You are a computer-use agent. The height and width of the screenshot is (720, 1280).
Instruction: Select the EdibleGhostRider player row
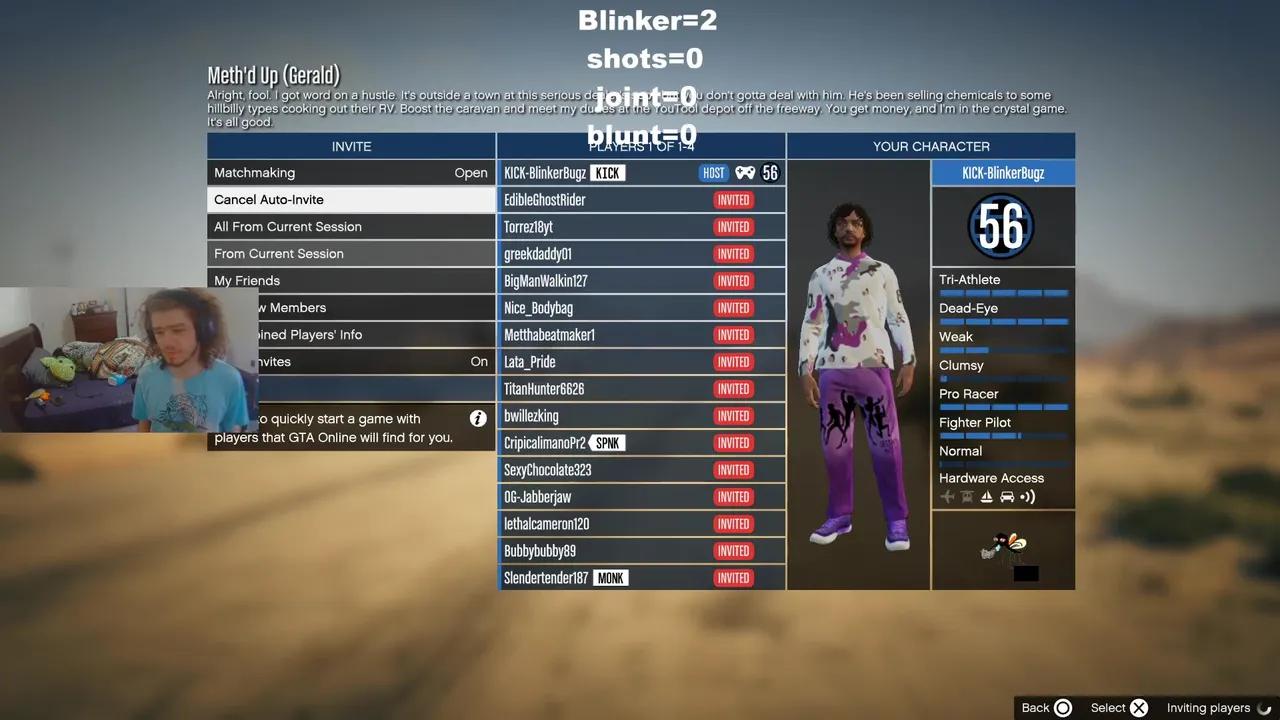(641, 199)
